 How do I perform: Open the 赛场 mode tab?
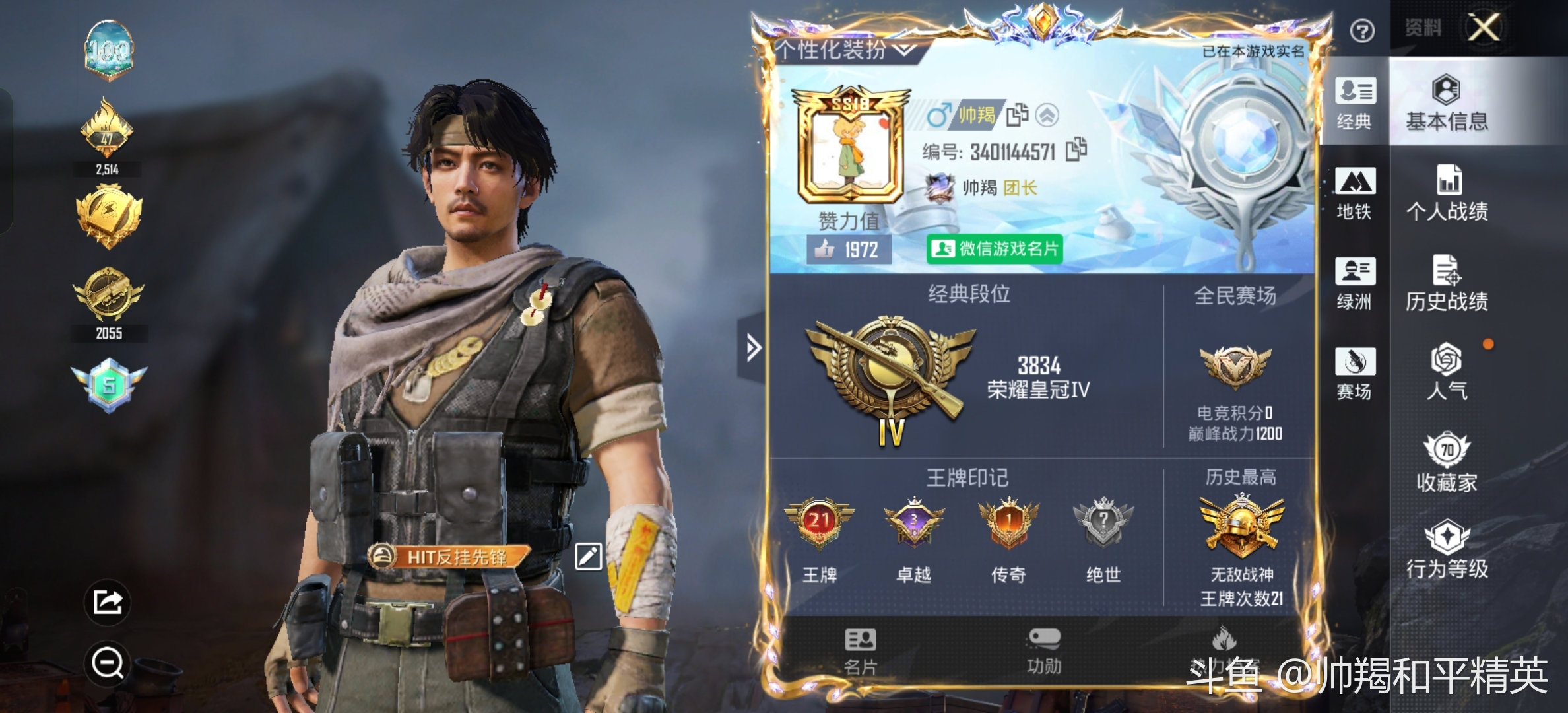click(1355, 373)
